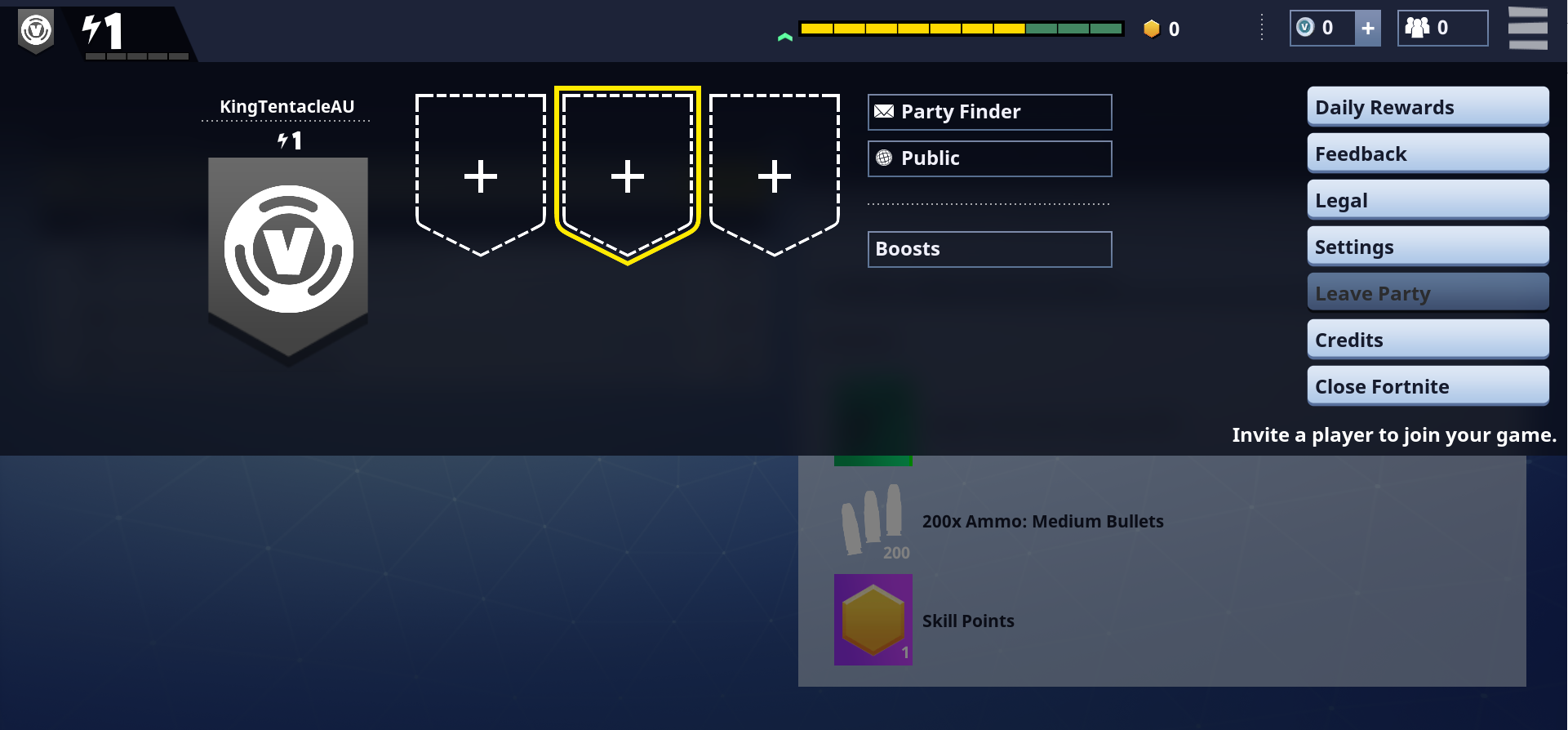1568x730 pixels.
Task: Open the Legal menu entry
Action: click(x=1427, y=199)
